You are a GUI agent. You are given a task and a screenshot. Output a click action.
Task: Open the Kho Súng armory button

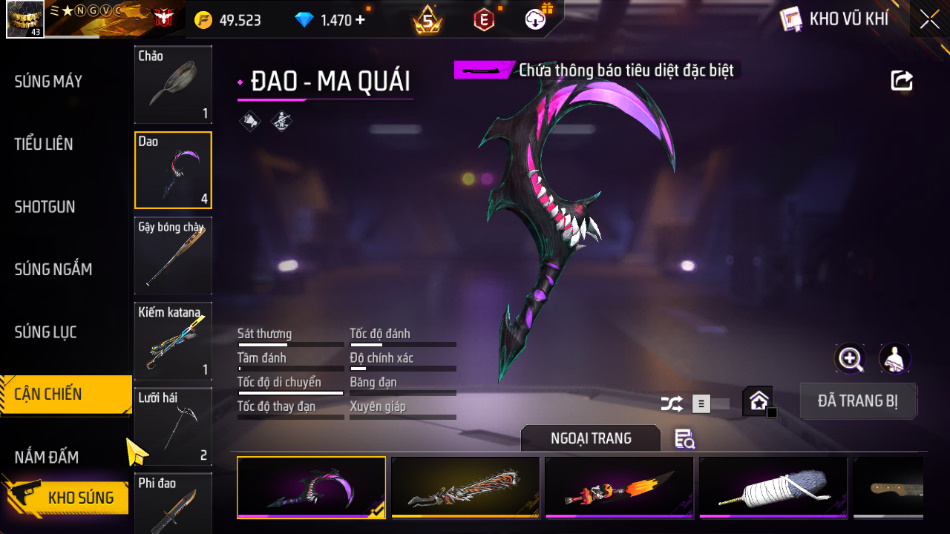(67, 497)
